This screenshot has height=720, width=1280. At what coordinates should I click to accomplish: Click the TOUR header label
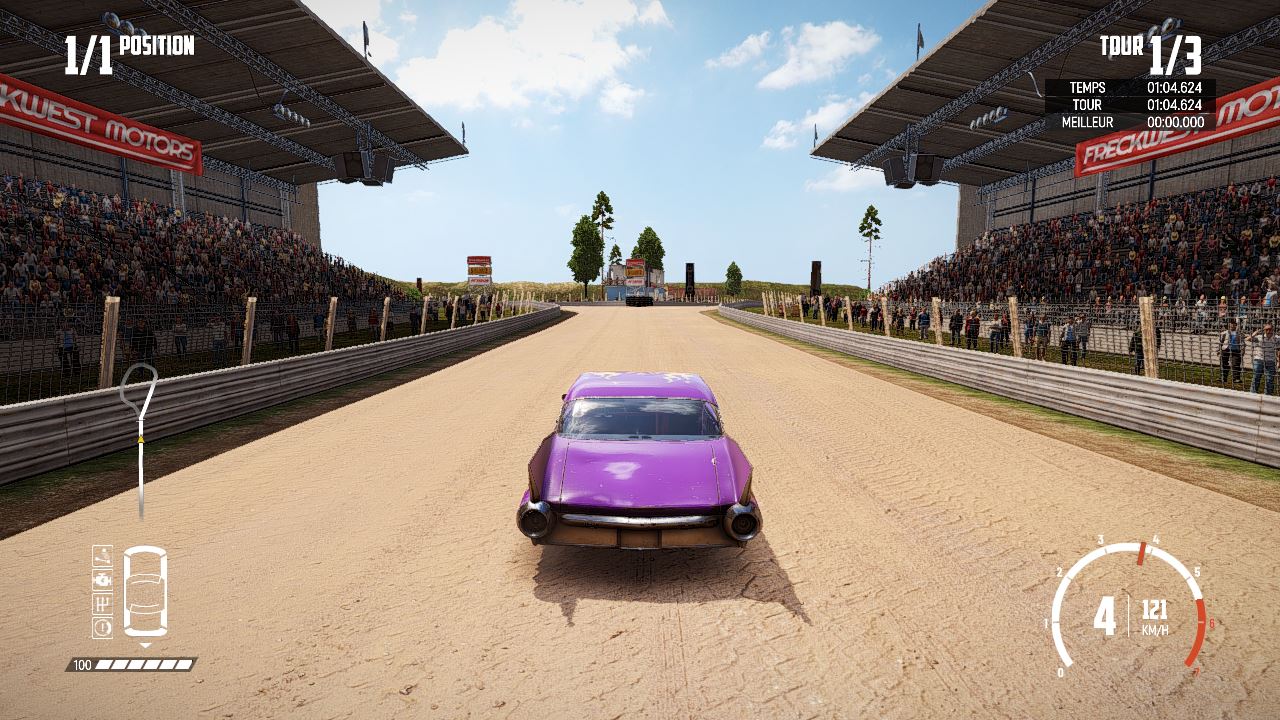click(x=1120, y=45)
